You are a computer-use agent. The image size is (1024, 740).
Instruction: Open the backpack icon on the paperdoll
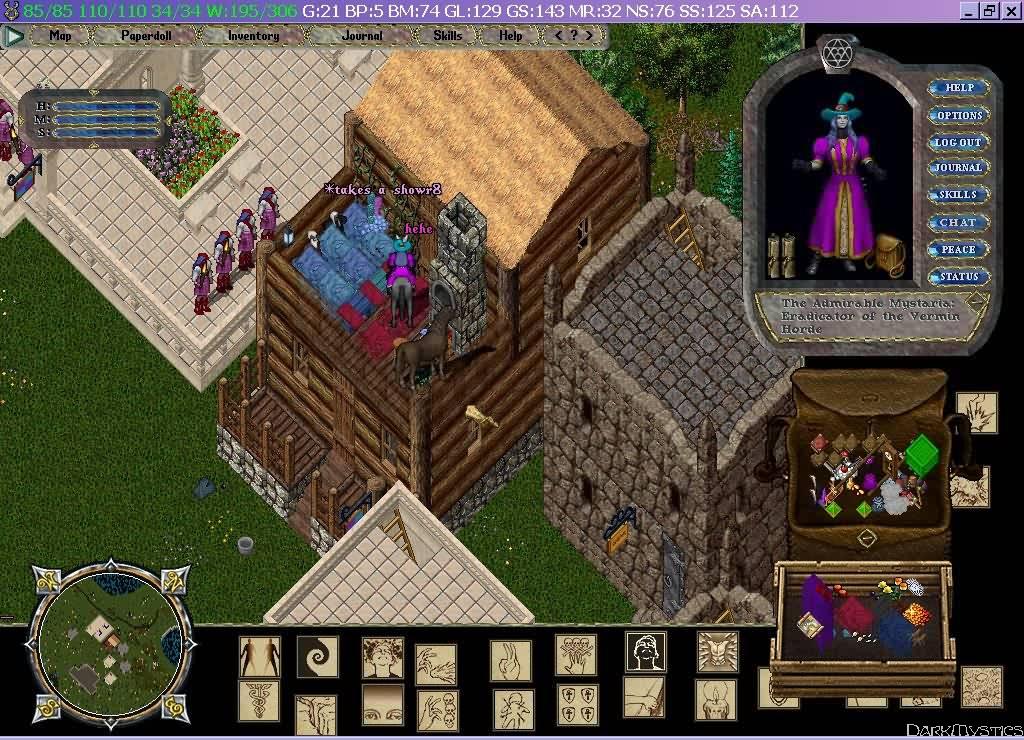point(886,254)
